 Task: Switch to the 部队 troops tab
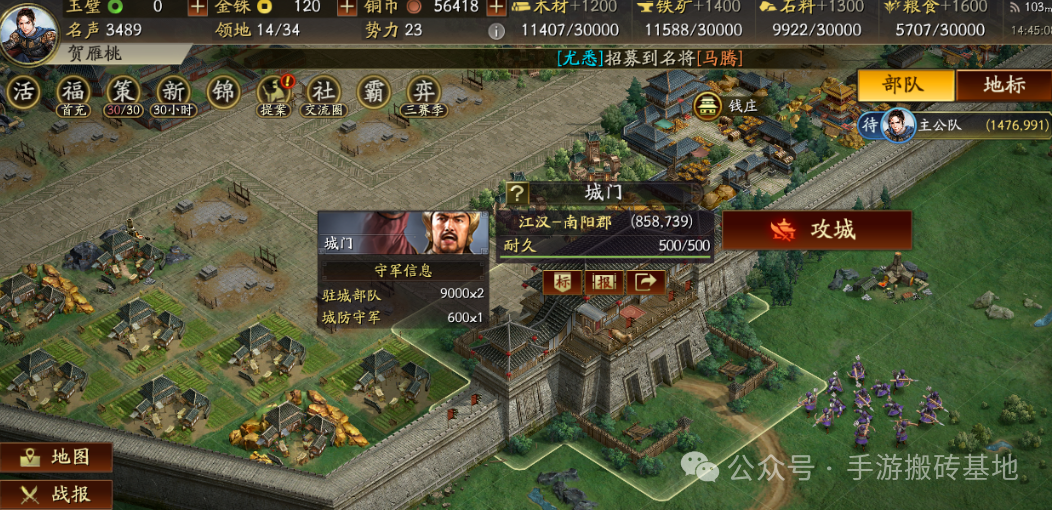pos(904,85)
